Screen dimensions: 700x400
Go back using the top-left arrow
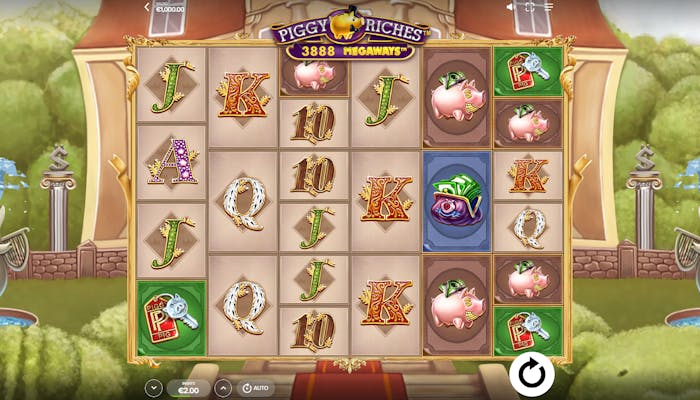pyautogui.click(x=147, y=7)
